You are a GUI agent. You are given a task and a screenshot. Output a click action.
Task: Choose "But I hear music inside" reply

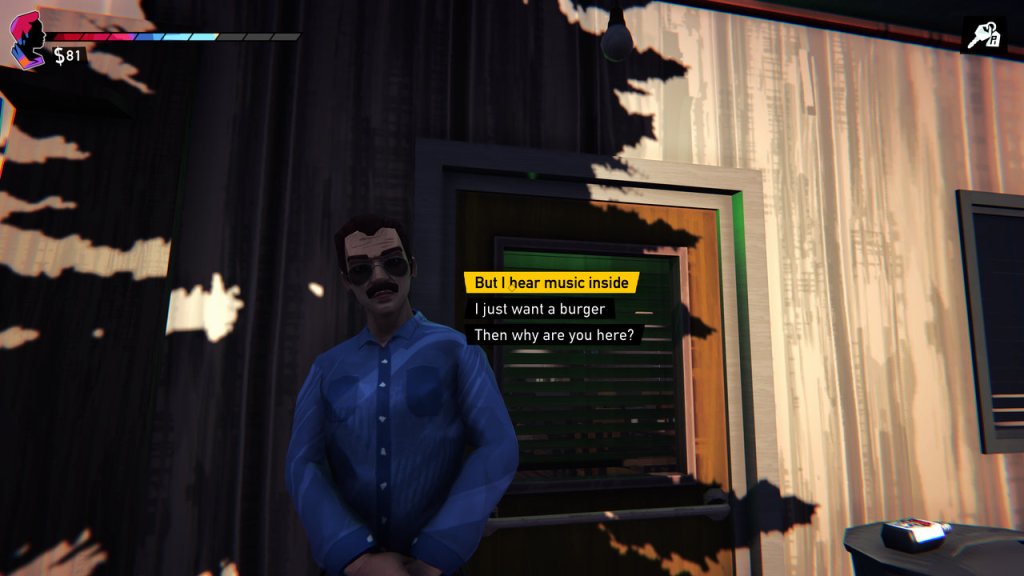pos(551,283)
